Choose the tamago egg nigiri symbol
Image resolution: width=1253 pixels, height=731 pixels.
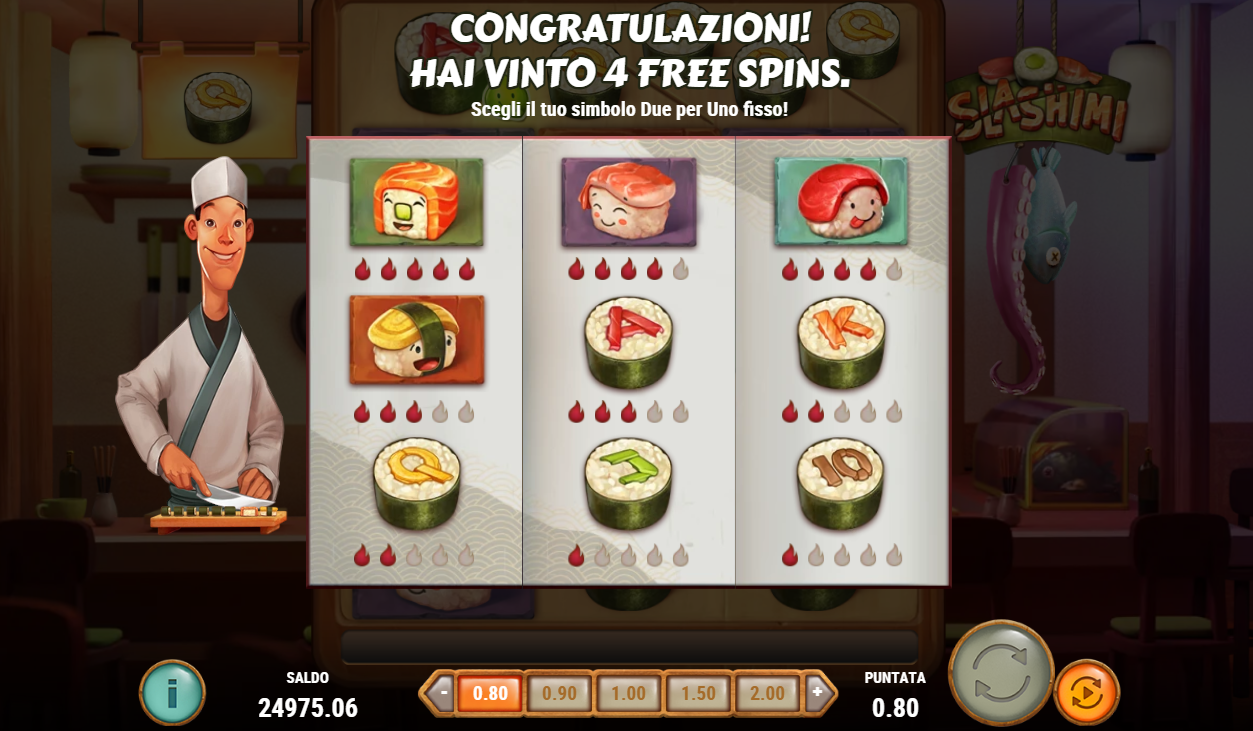click(416, 340)
